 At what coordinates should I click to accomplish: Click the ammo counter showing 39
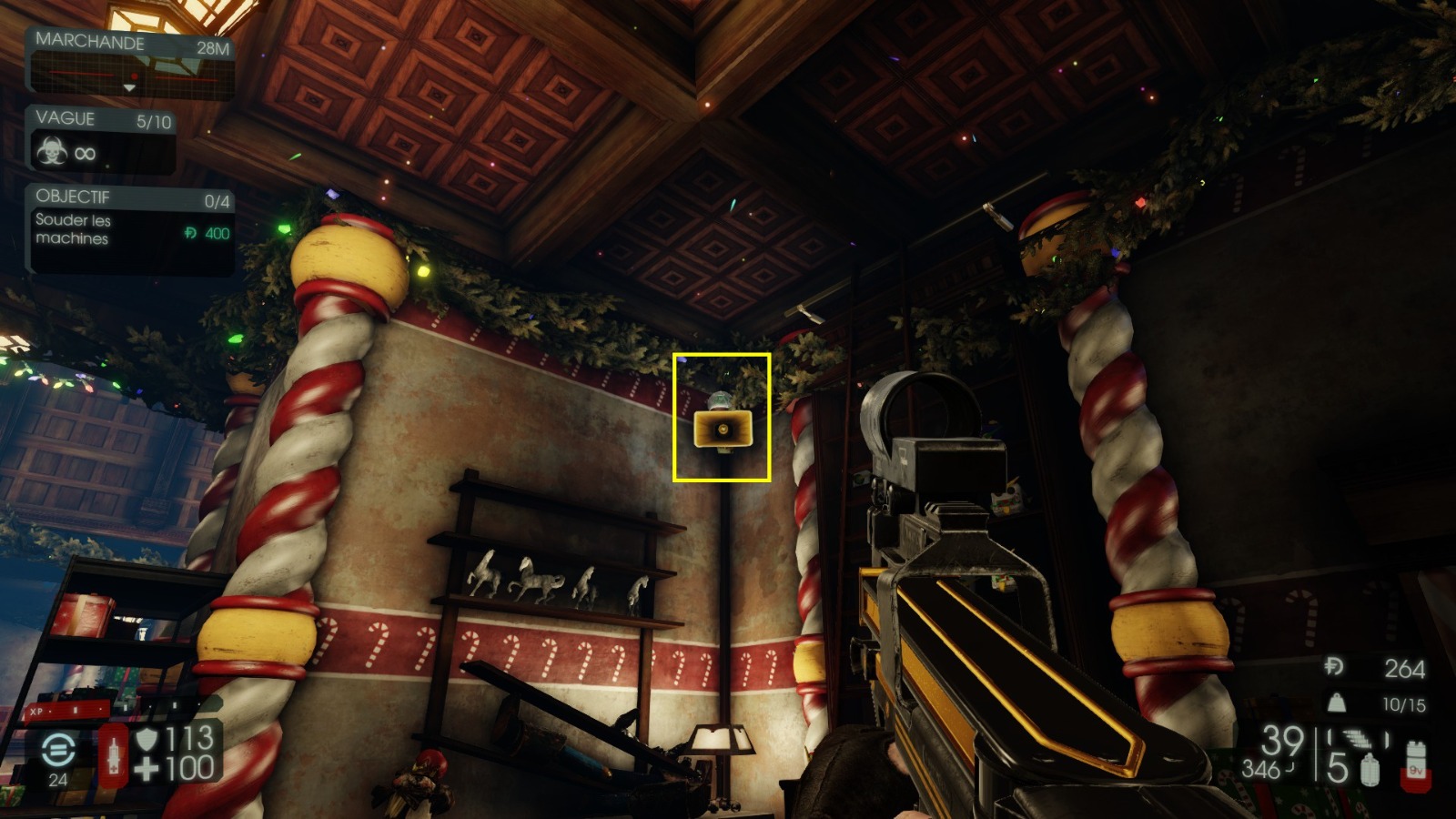coord(1283,739)
